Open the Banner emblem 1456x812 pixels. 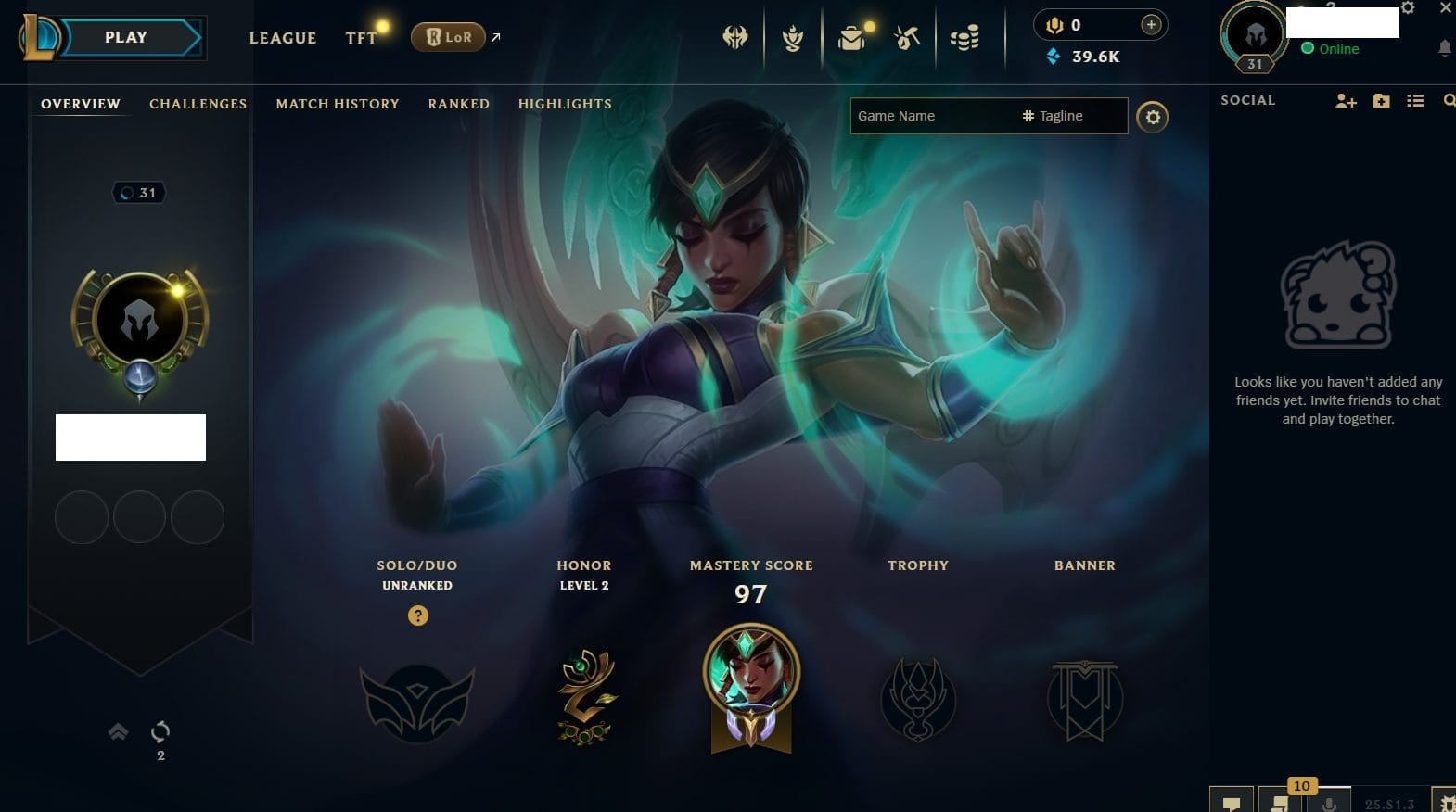coord(1084,700)
